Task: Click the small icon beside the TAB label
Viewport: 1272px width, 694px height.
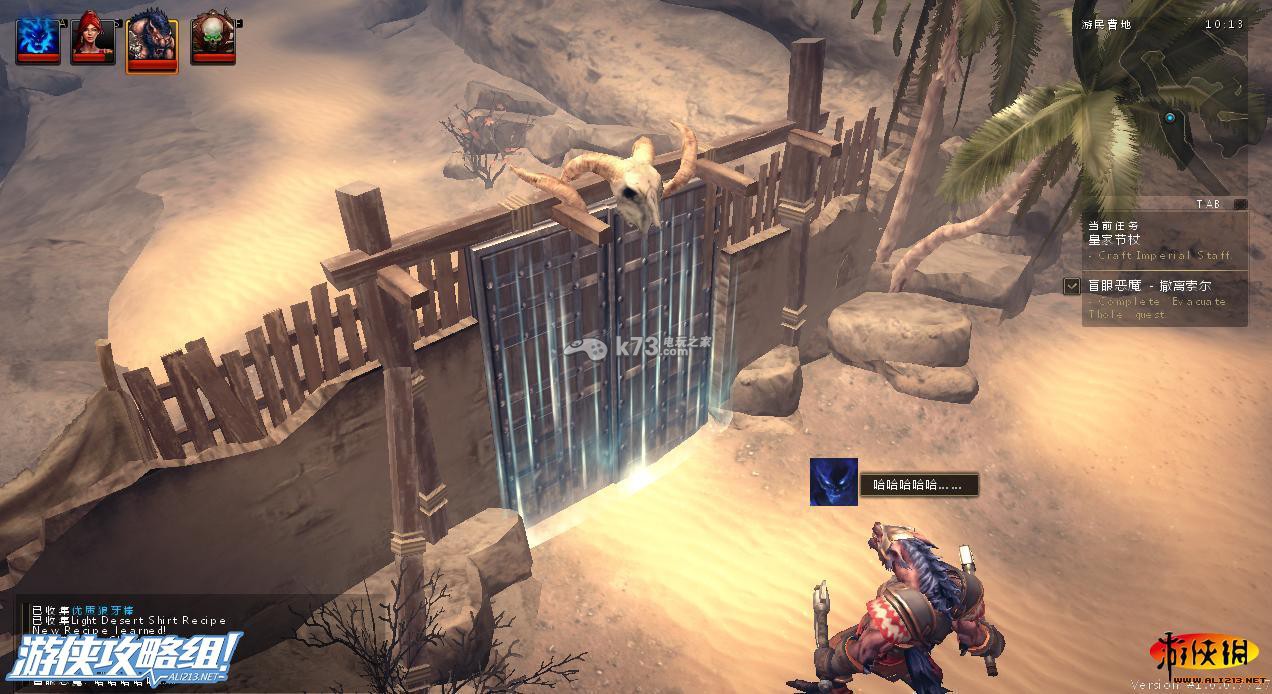Action: (x=1240, y=204)
